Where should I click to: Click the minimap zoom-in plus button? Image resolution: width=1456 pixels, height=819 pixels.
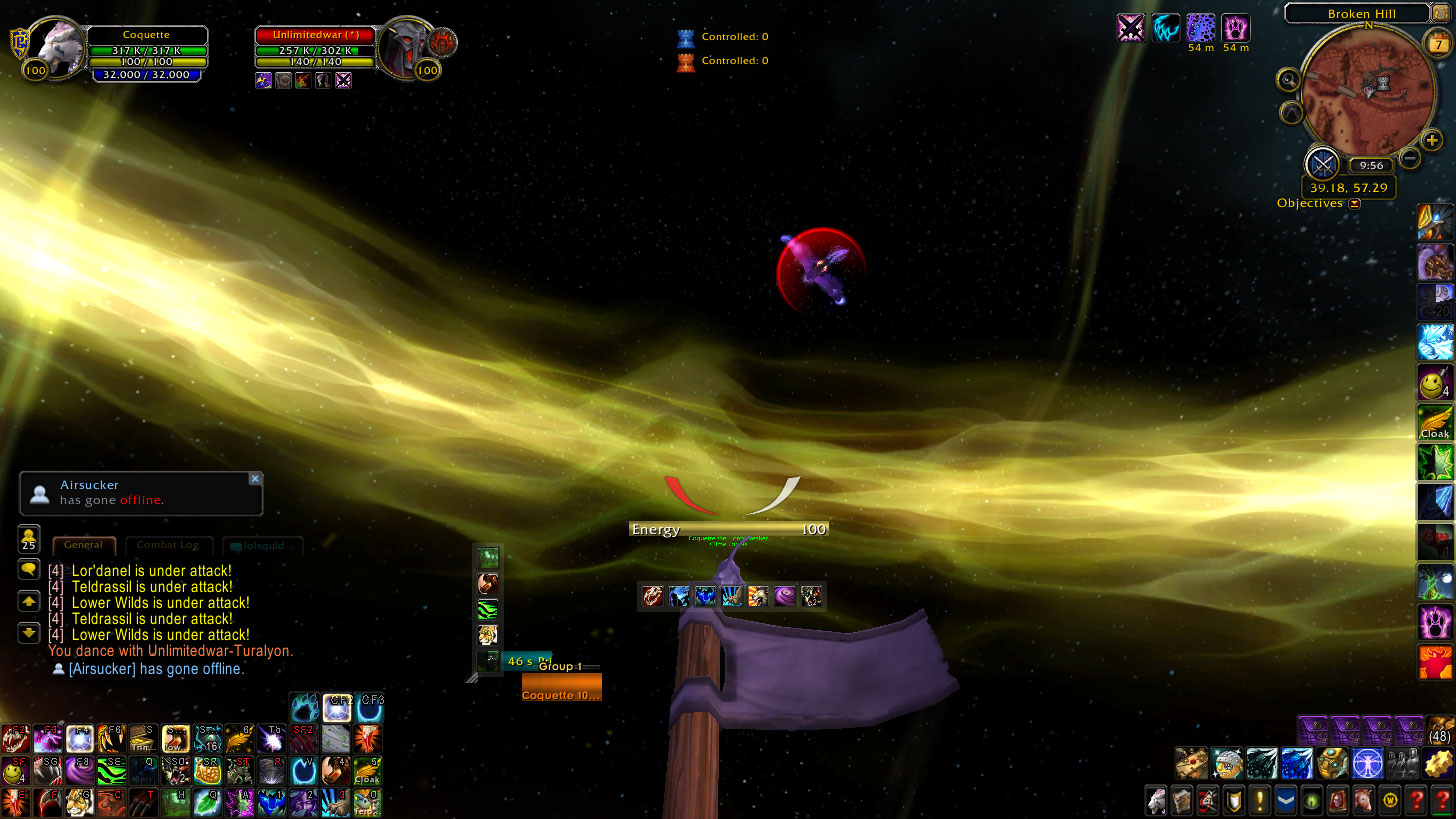1432,141
